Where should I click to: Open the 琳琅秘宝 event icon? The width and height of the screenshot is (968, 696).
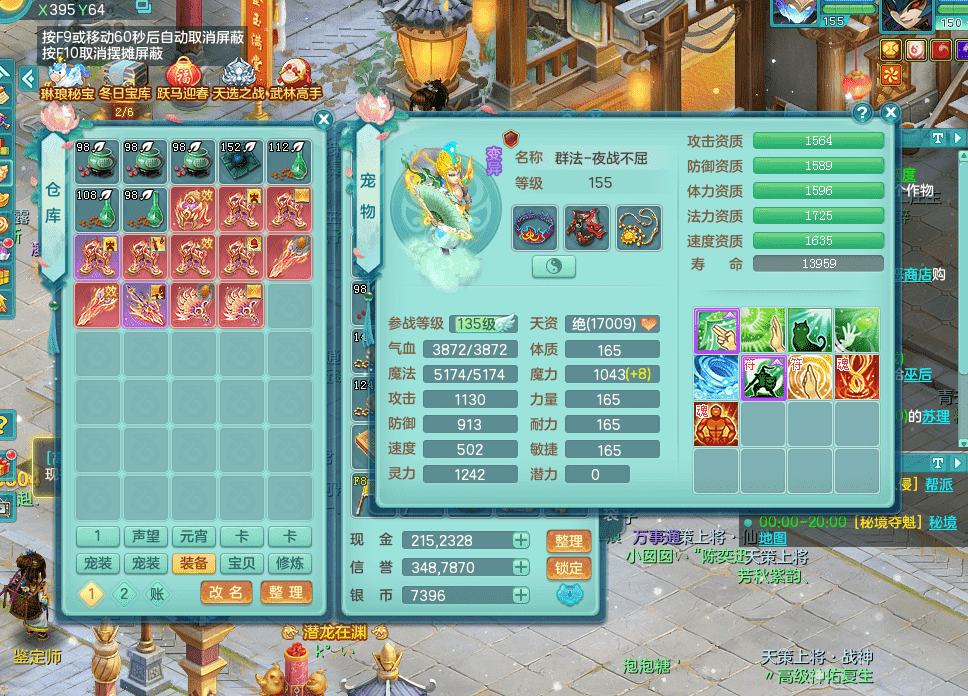point(67,79)
